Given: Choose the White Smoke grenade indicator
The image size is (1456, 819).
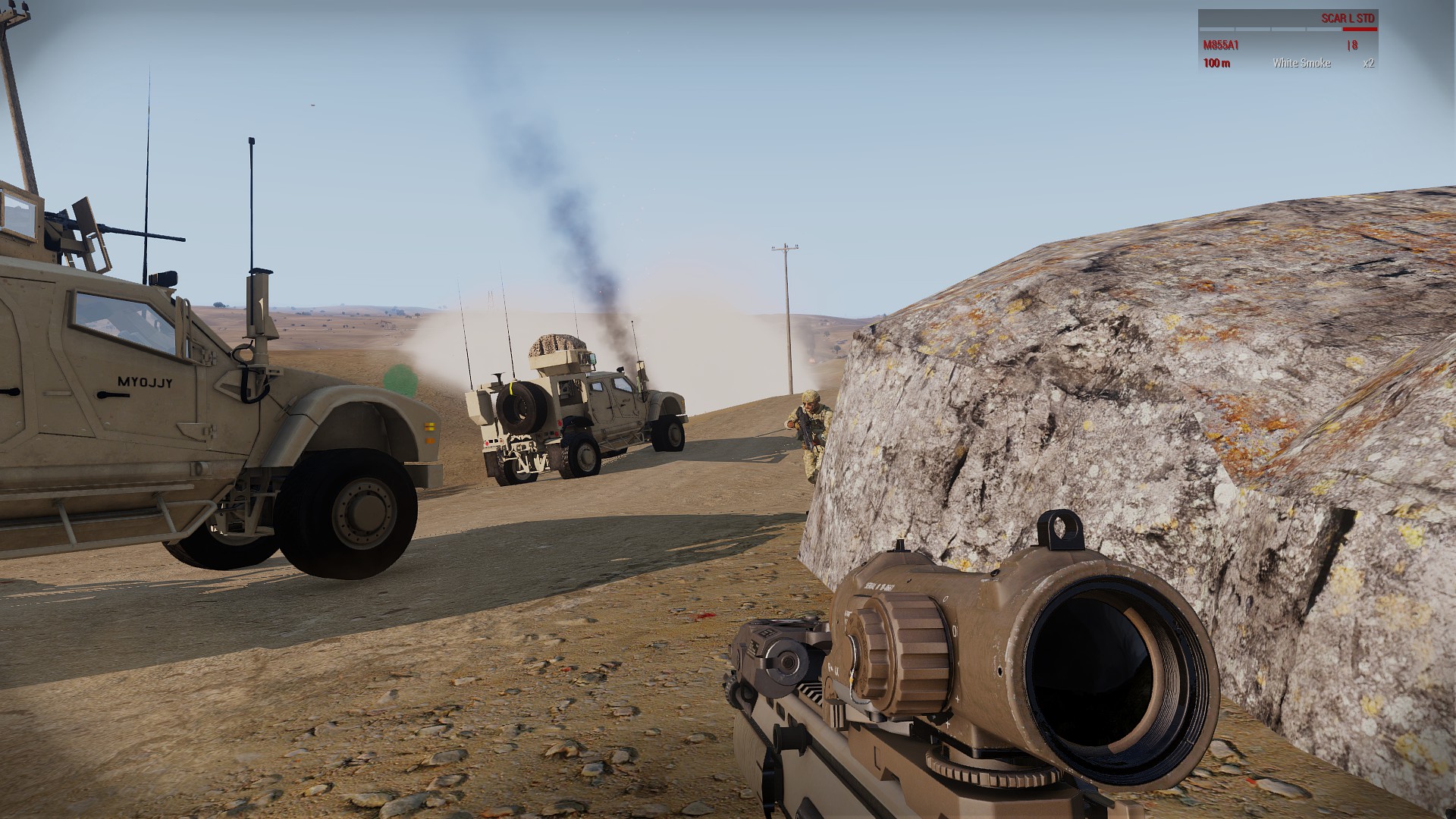Looking at the screenshot, I should tap(1301, 63).
